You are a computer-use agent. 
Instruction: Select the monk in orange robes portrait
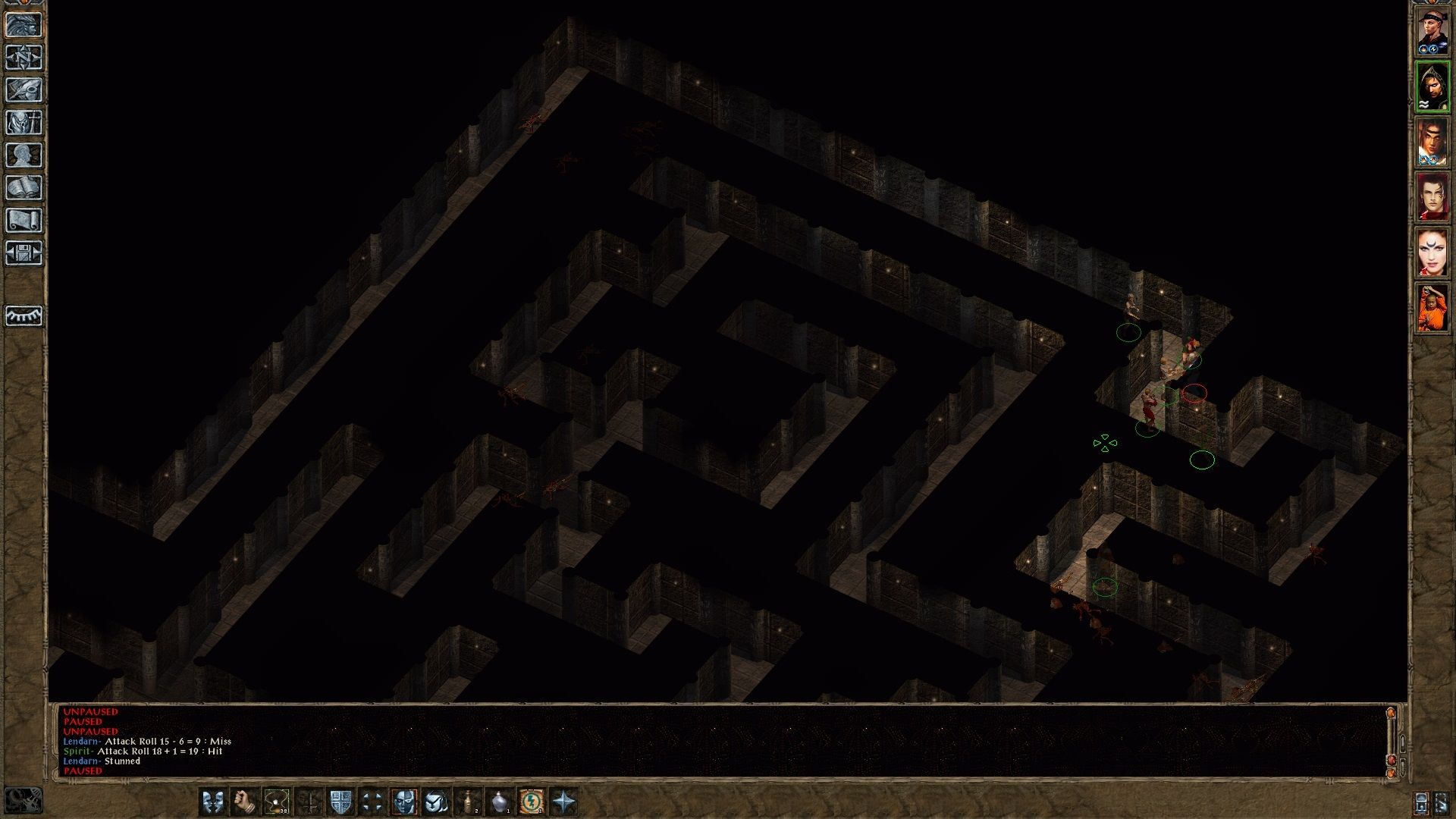click(1432, 308)
